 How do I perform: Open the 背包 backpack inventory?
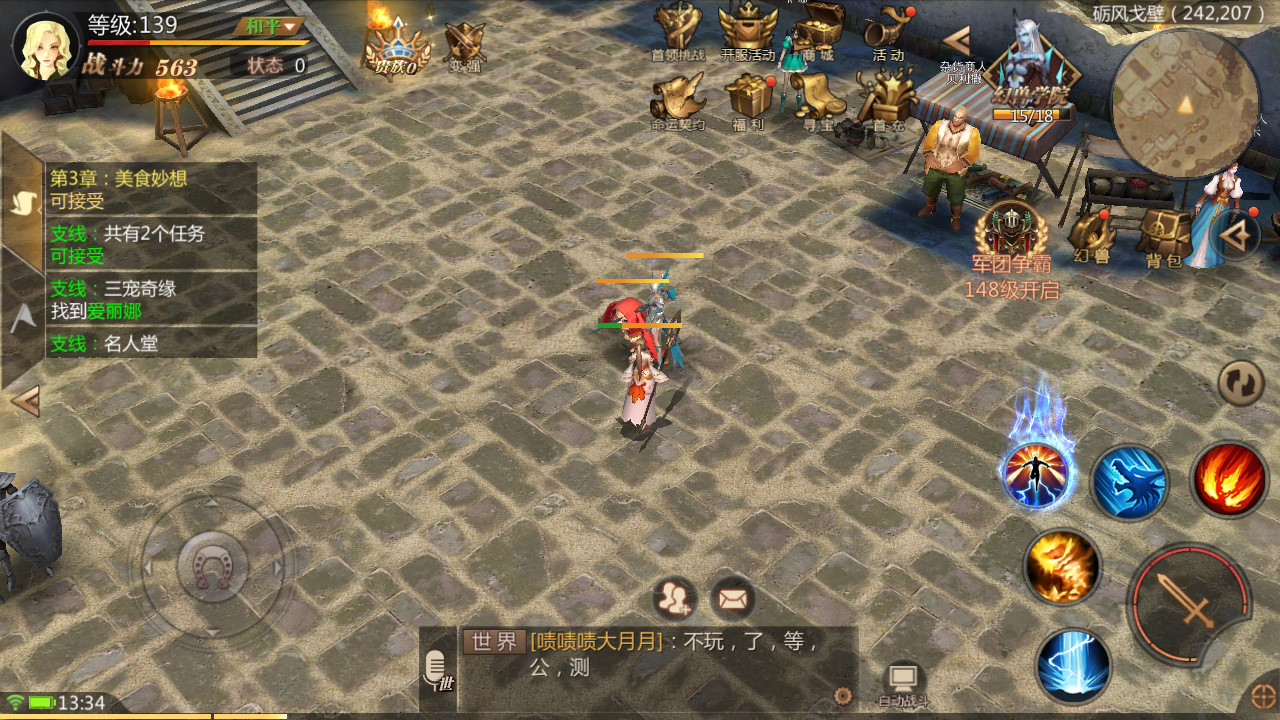1163,236
